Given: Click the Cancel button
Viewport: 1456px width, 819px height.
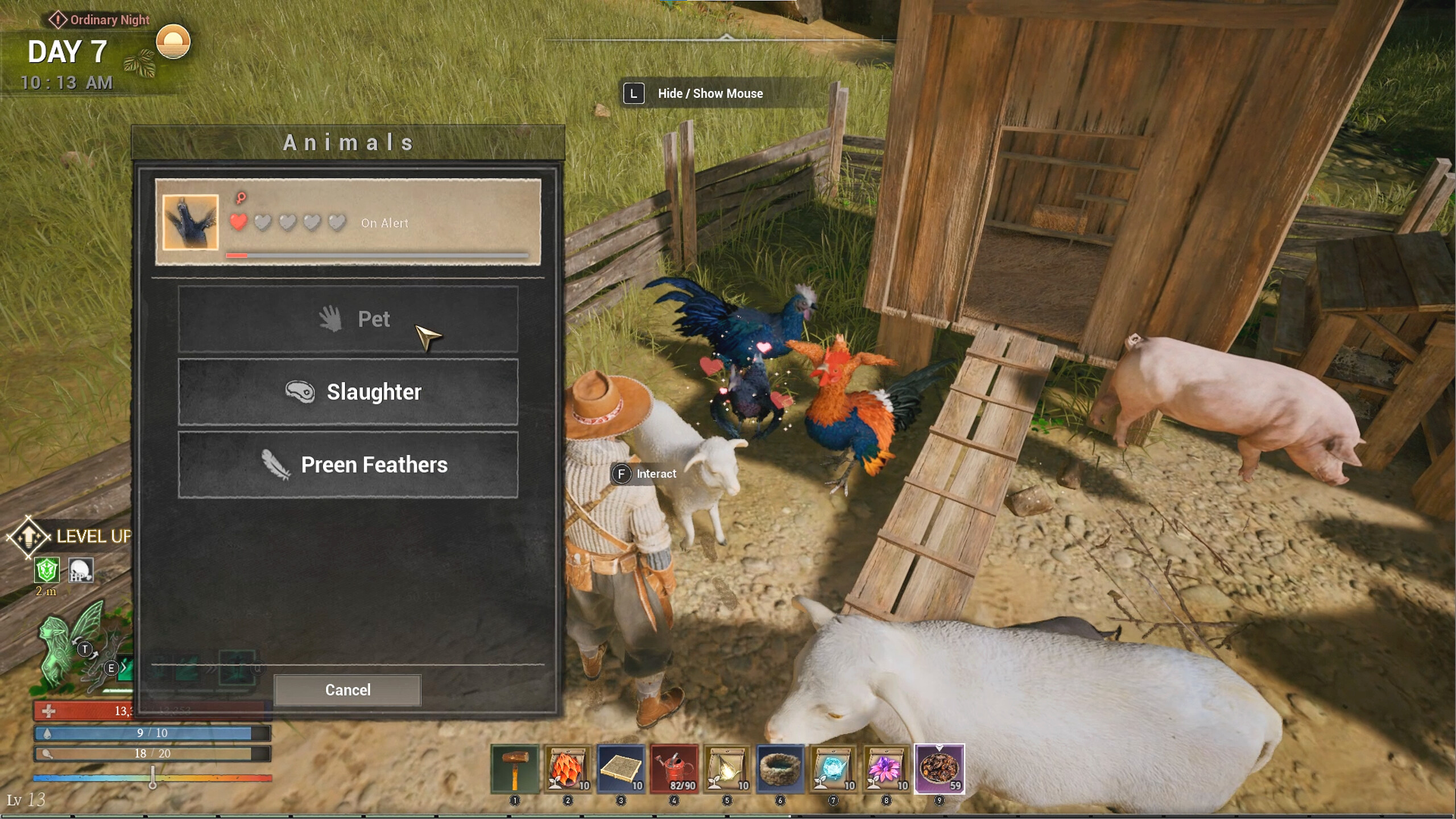Looking at the screenshot, I should click(x=348, y=690).
